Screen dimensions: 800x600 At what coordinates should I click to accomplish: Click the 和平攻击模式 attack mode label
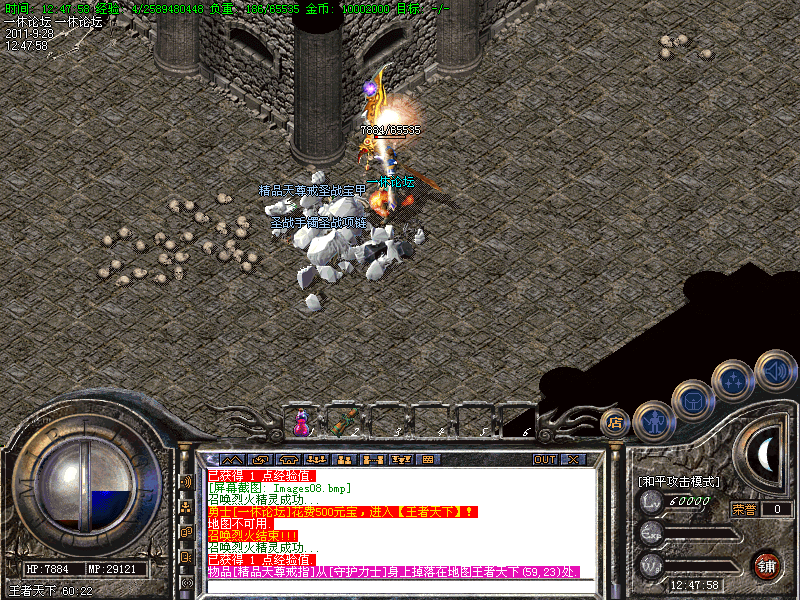tap(678, 481)
